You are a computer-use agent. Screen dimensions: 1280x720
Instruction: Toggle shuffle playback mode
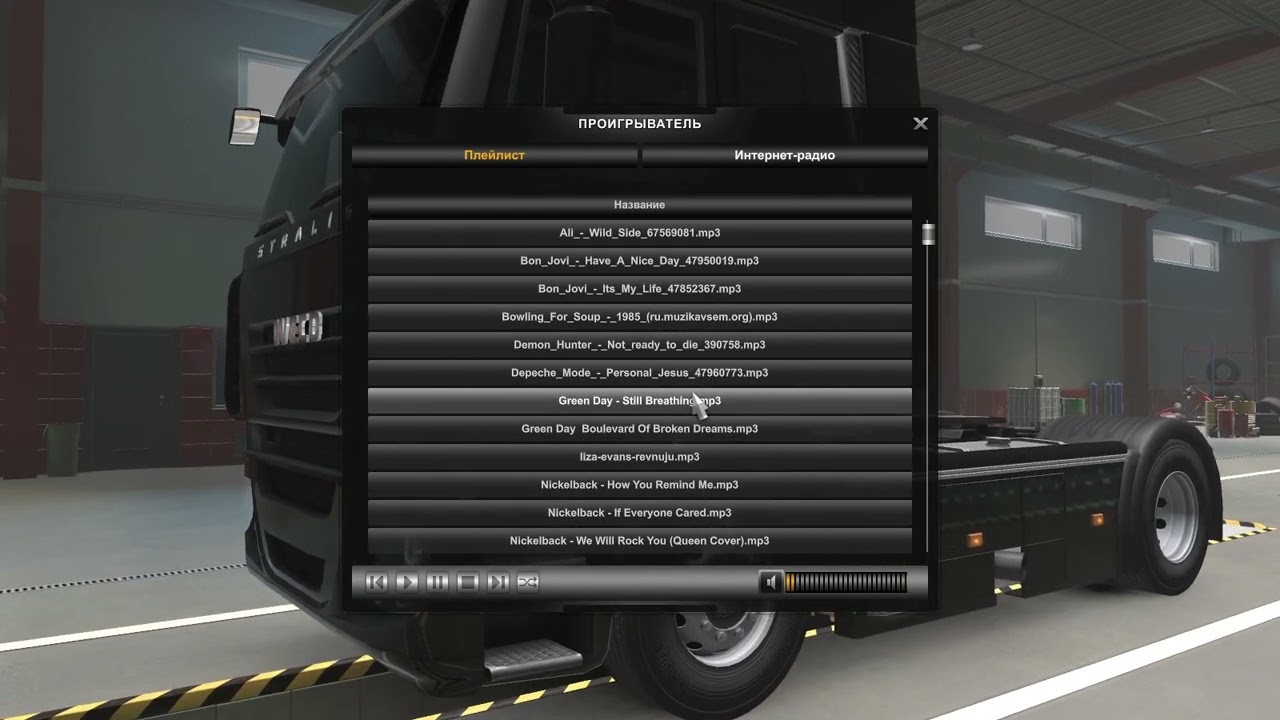coord(528,582)
